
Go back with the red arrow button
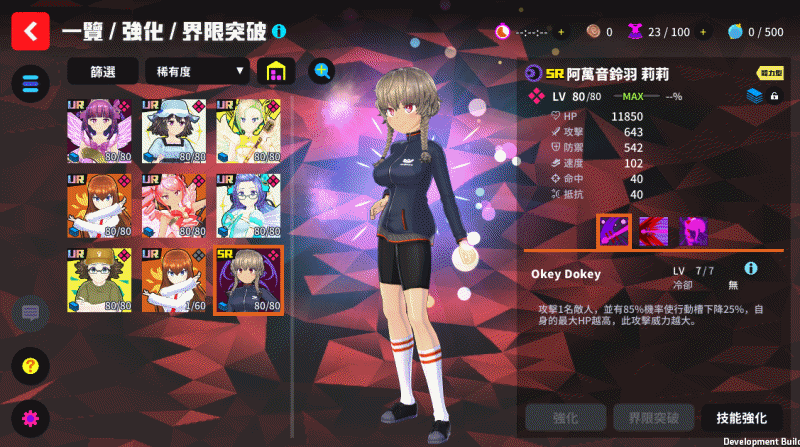[30, 31]
